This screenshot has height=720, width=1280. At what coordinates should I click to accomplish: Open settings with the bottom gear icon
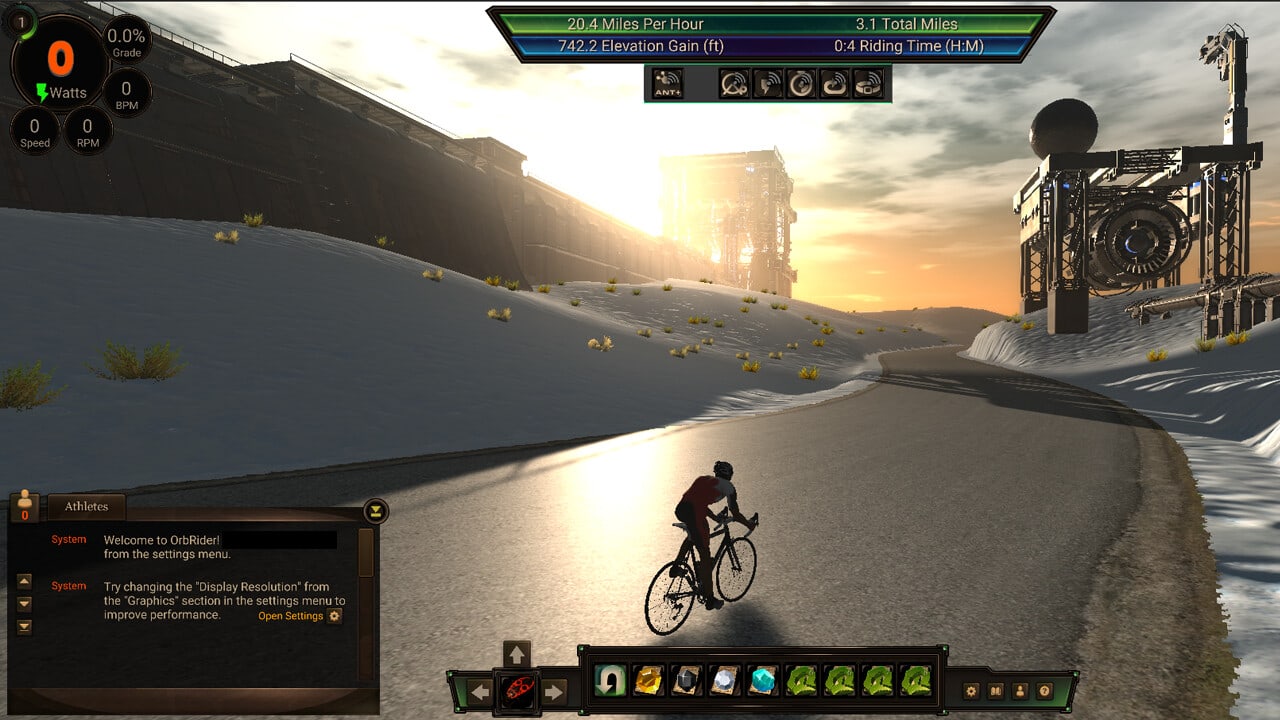point(971,690)
